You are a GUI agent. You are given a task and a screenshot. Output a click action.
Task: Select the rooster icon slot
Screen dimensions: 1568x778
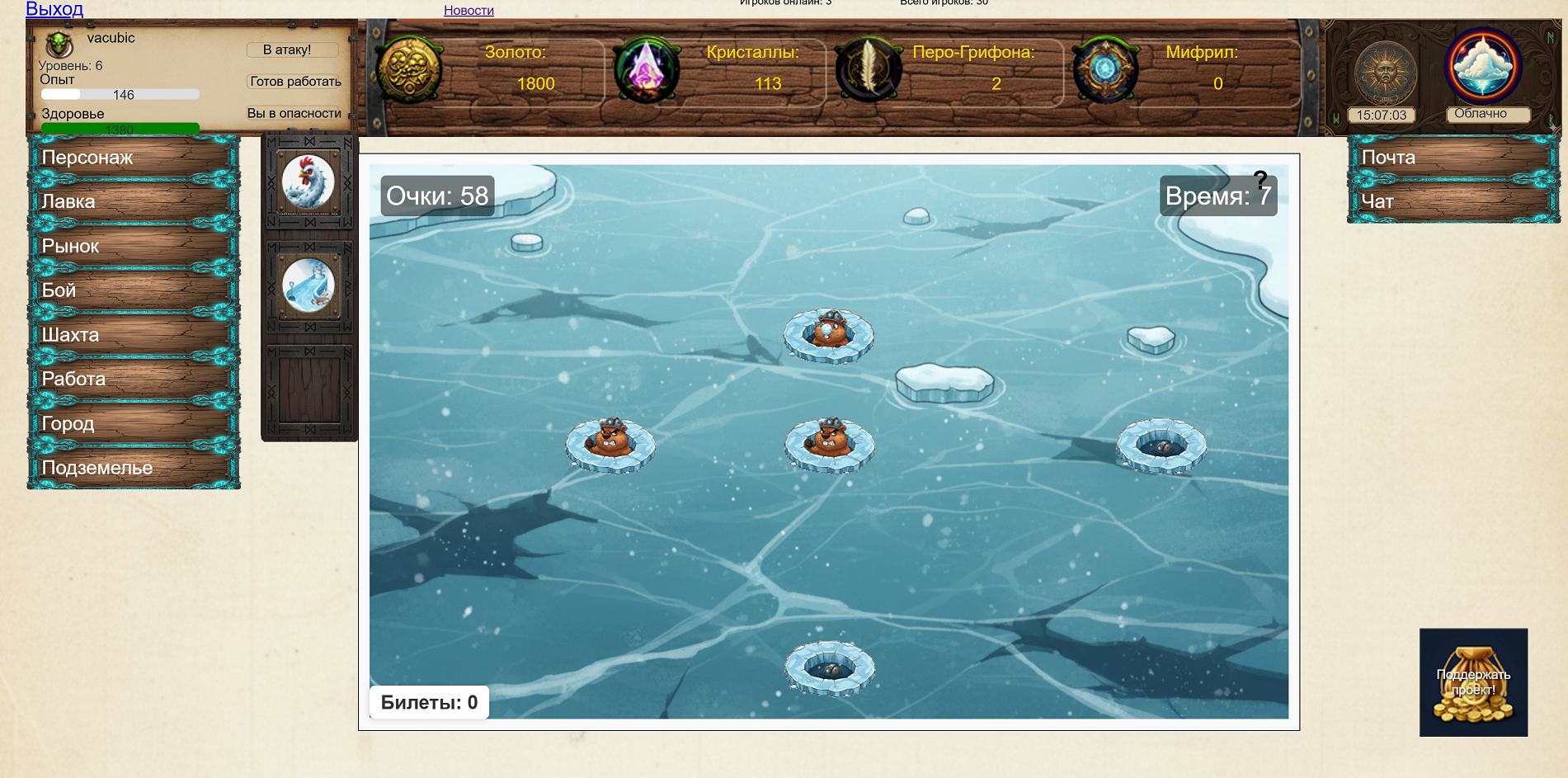[x=308, y=182]
